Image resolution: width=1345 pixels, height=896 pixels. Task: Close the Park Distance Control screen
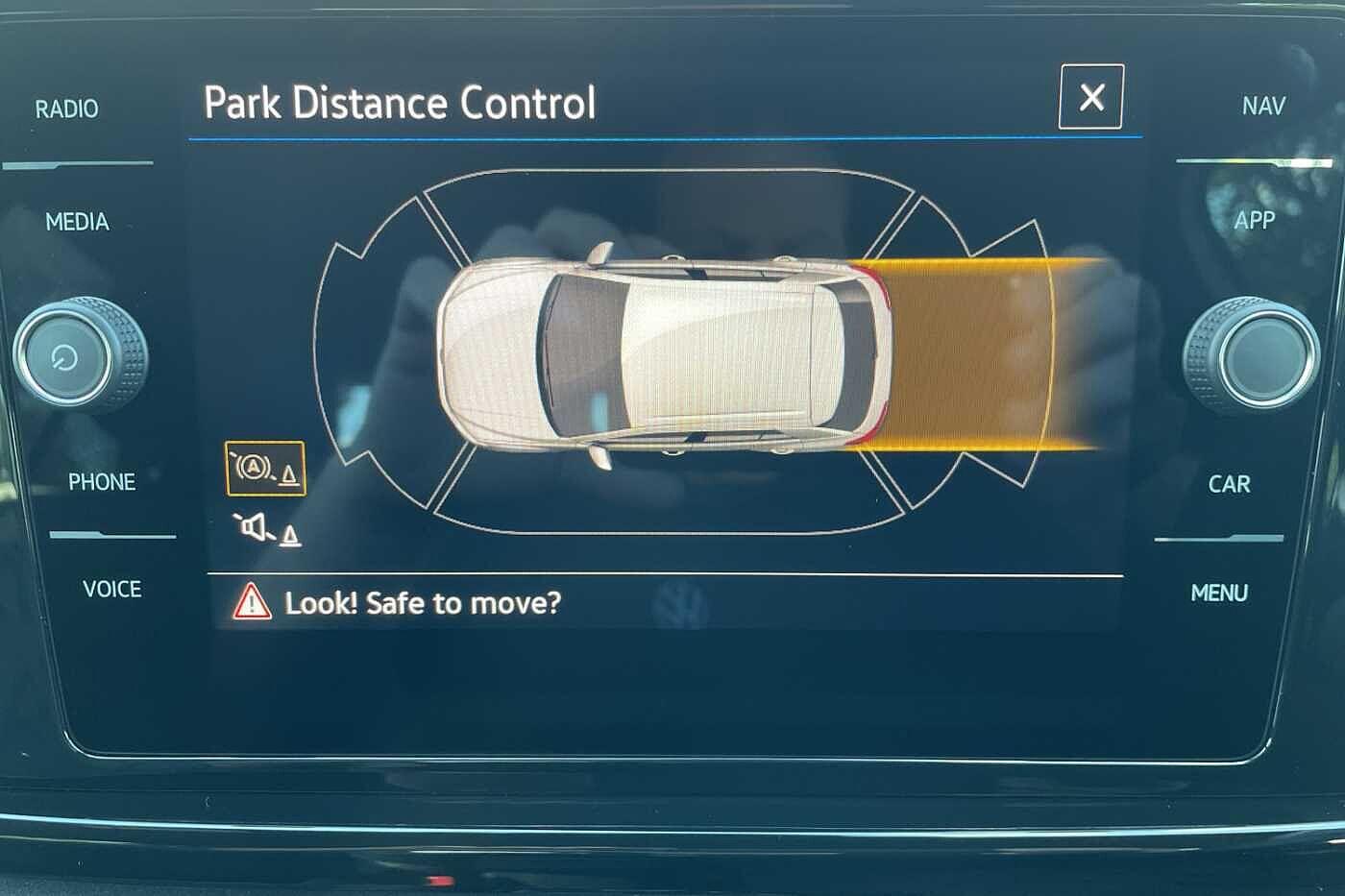1090,97
